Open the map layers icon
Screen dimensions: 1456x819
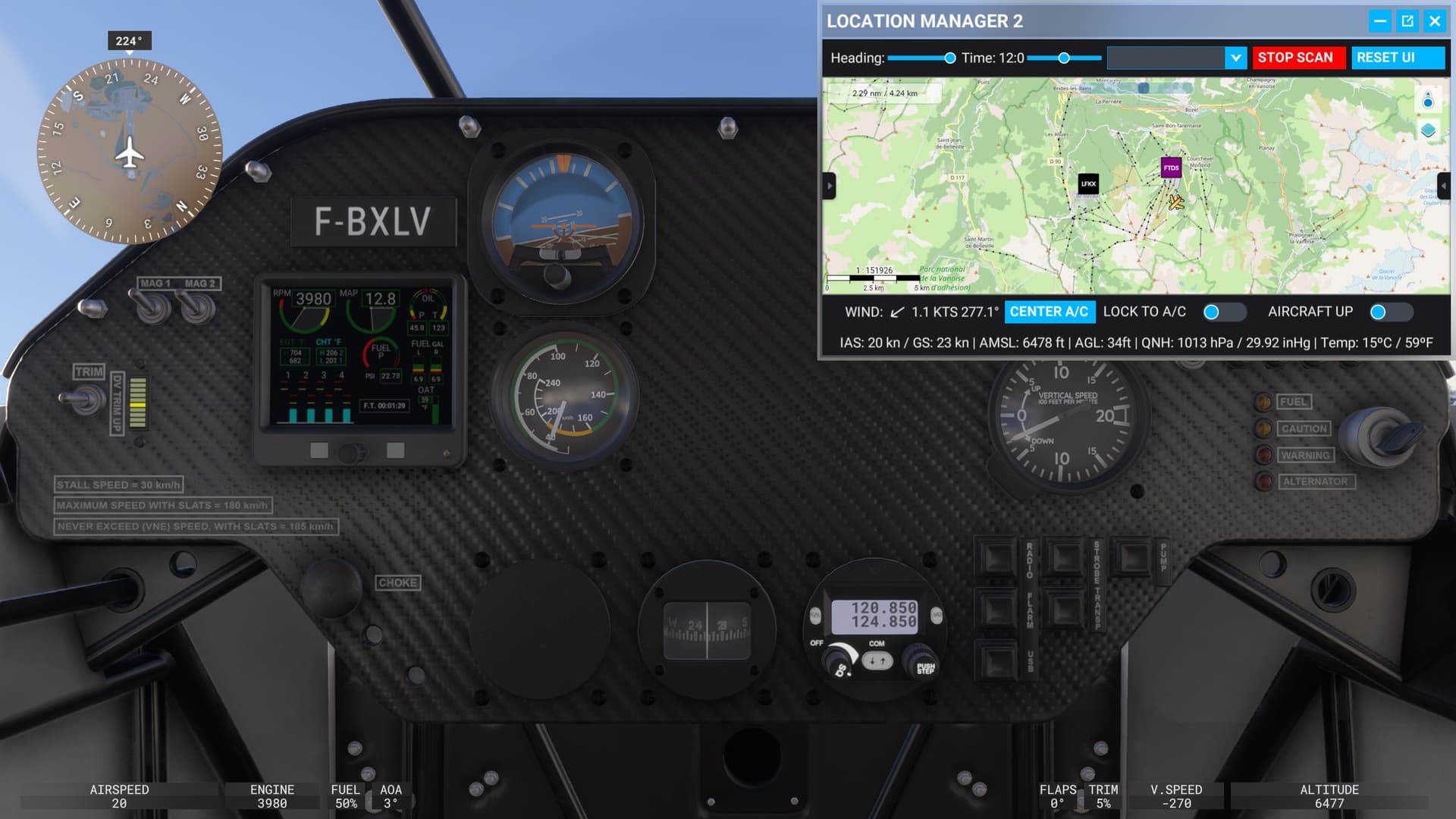[x=1426, y=130]
